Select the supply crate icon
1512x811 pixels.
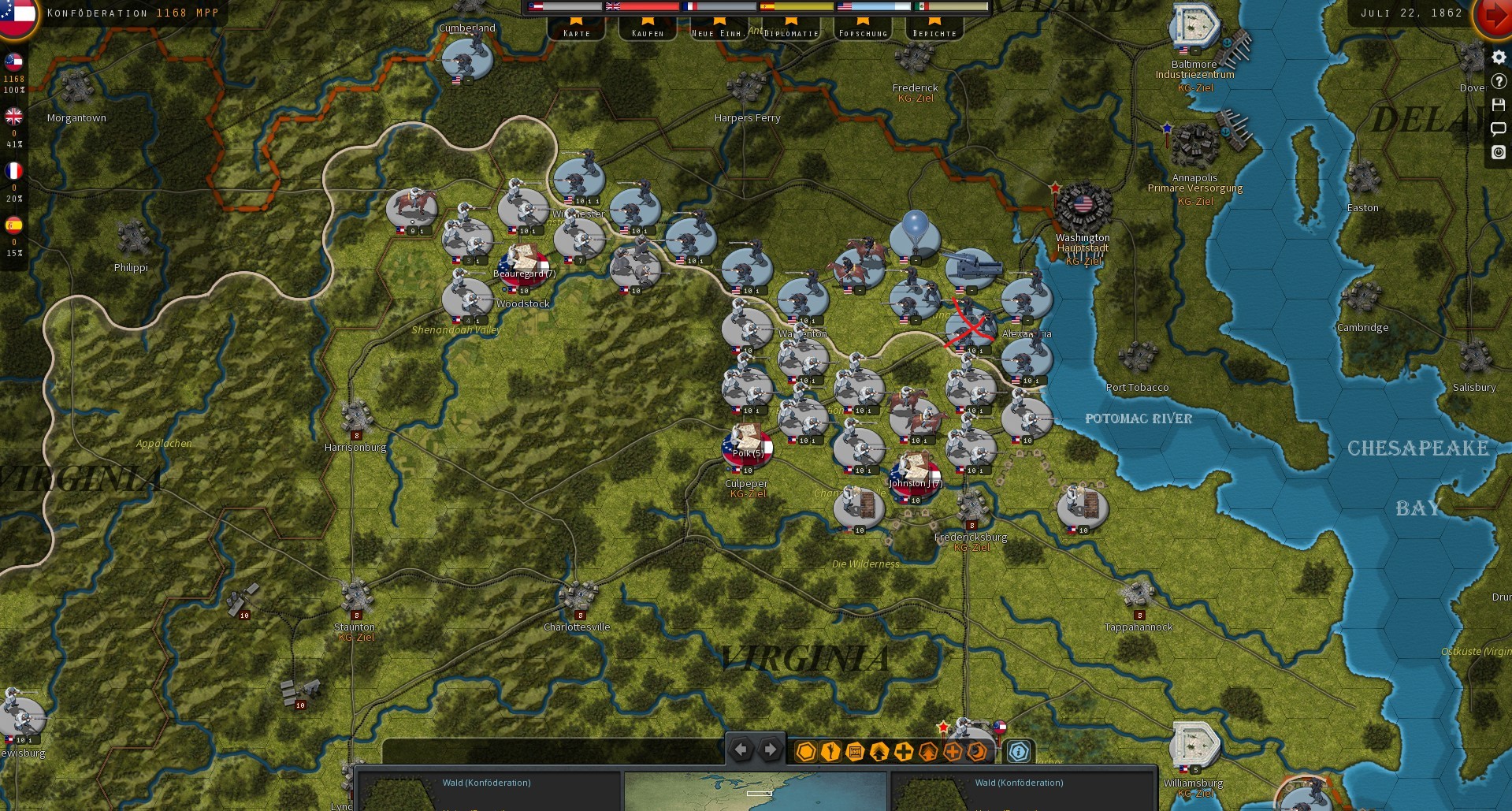click(854, 753)
